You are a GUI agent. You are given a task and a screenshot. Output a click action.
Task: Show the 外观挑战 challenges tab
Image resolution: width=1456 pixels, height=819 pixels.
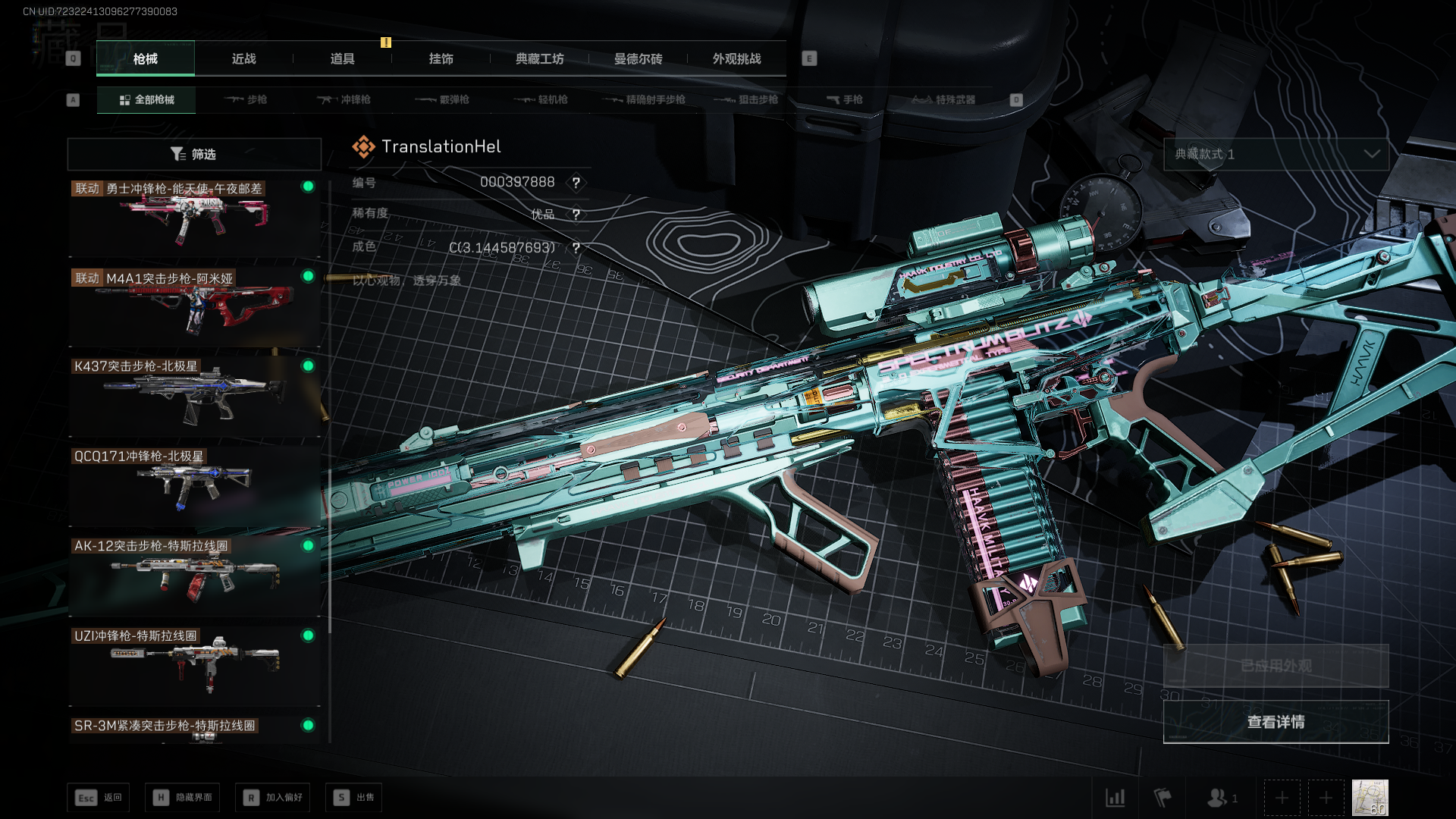tap(736, 59)
